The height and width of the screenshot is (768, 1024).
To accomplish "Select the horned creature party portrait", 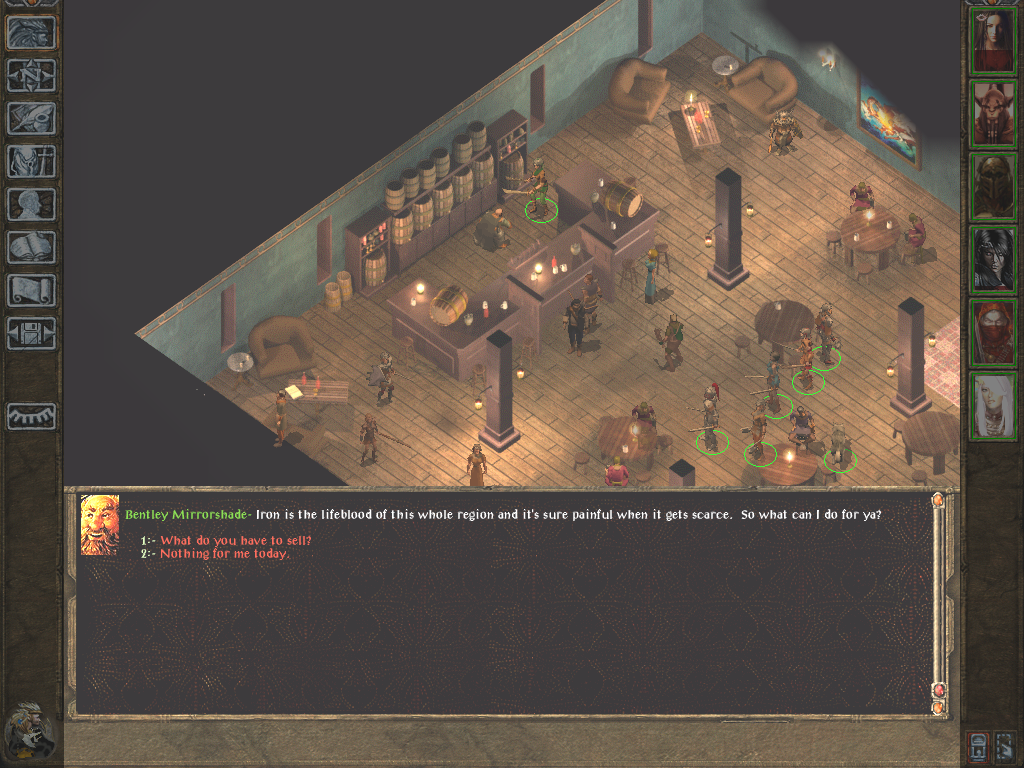I will pyautogui.click(x=993, y=114).
